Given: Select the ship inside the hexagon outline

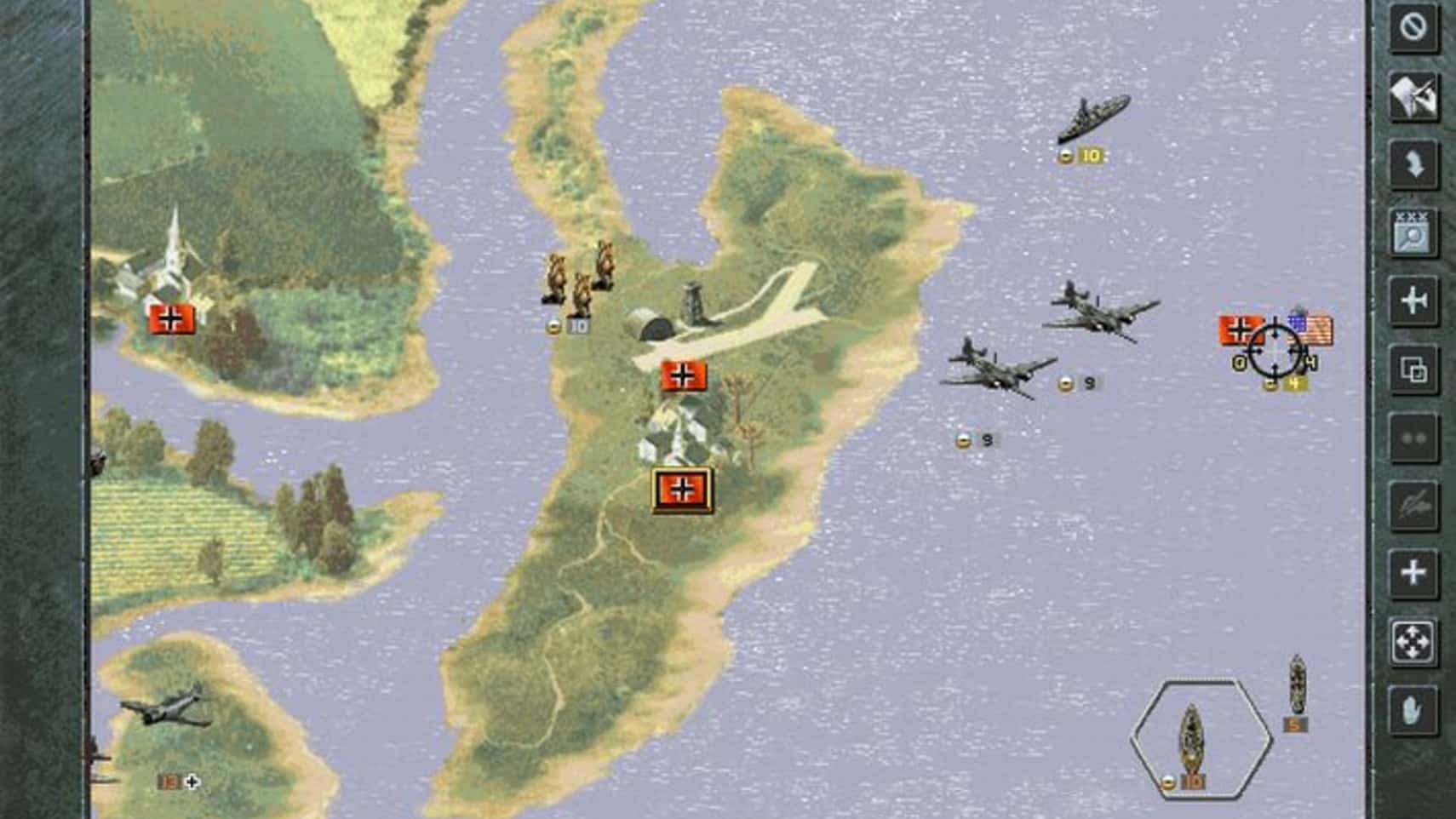Looking at the screenshot, I should coord(1192,739).
